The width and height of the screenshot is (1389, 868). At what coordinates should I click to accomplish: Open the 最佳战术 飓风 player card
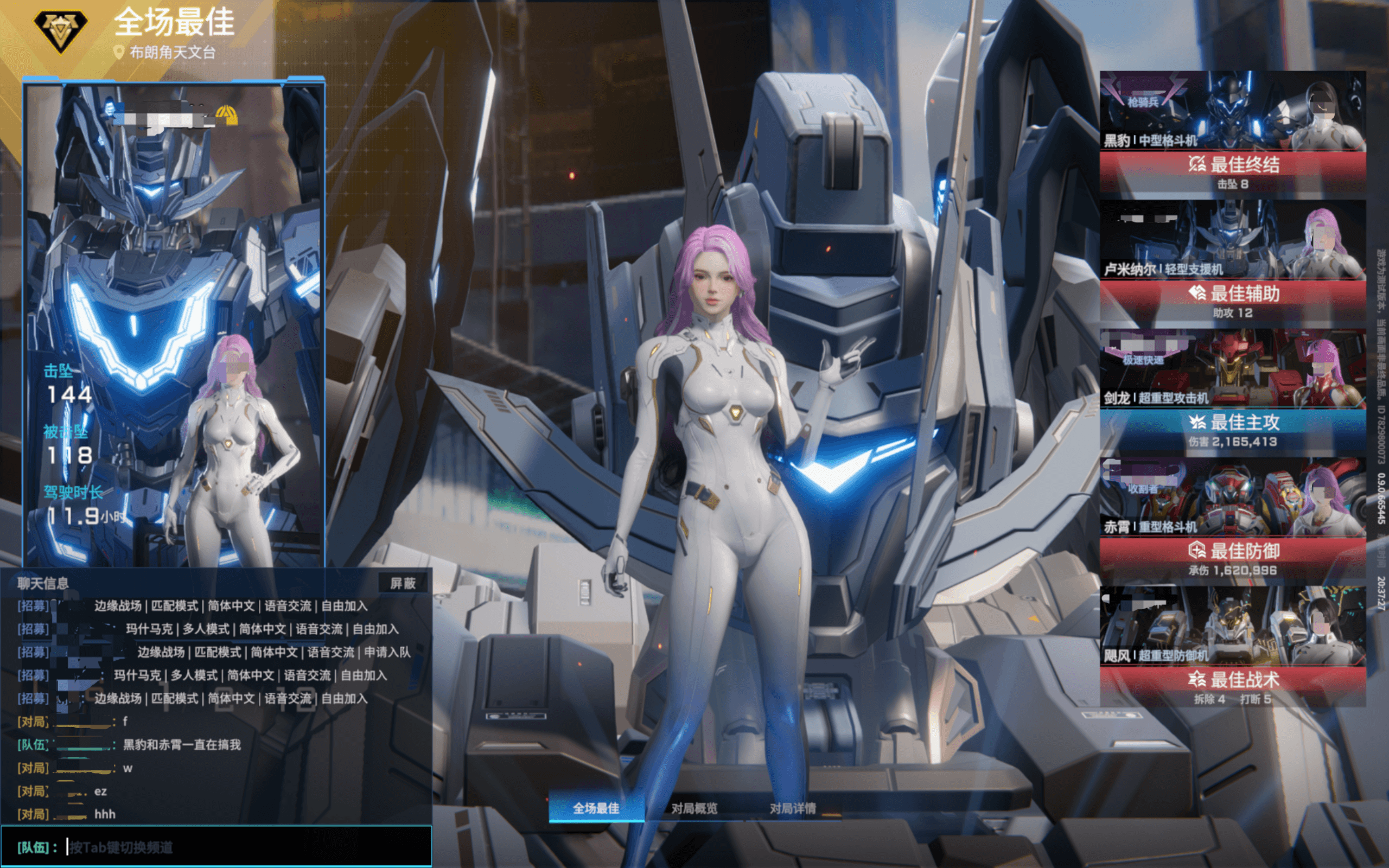1232,647
